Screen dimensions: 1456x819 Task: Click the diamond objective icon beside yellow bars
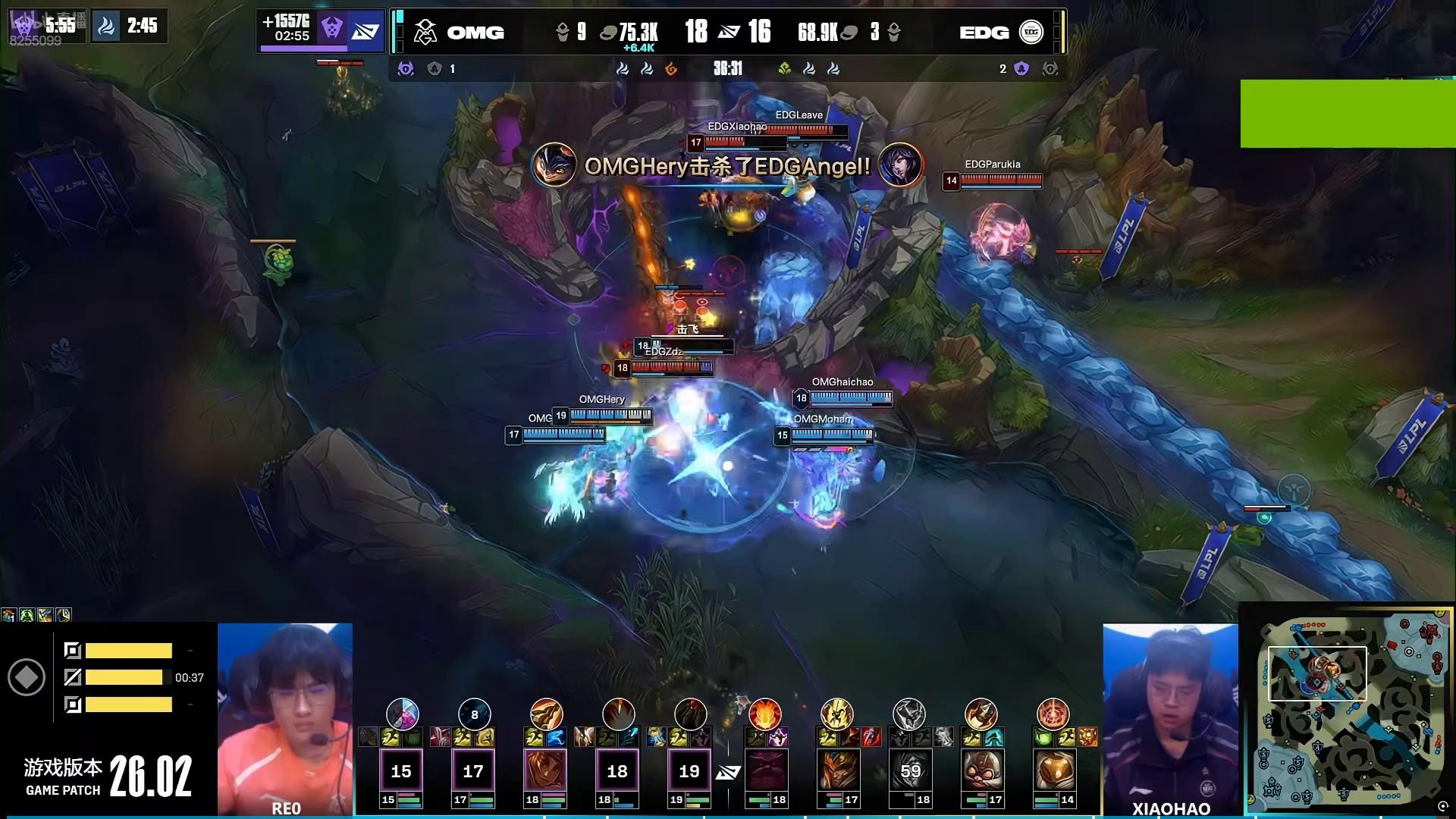pyautogui.click(x=27, y=677)
